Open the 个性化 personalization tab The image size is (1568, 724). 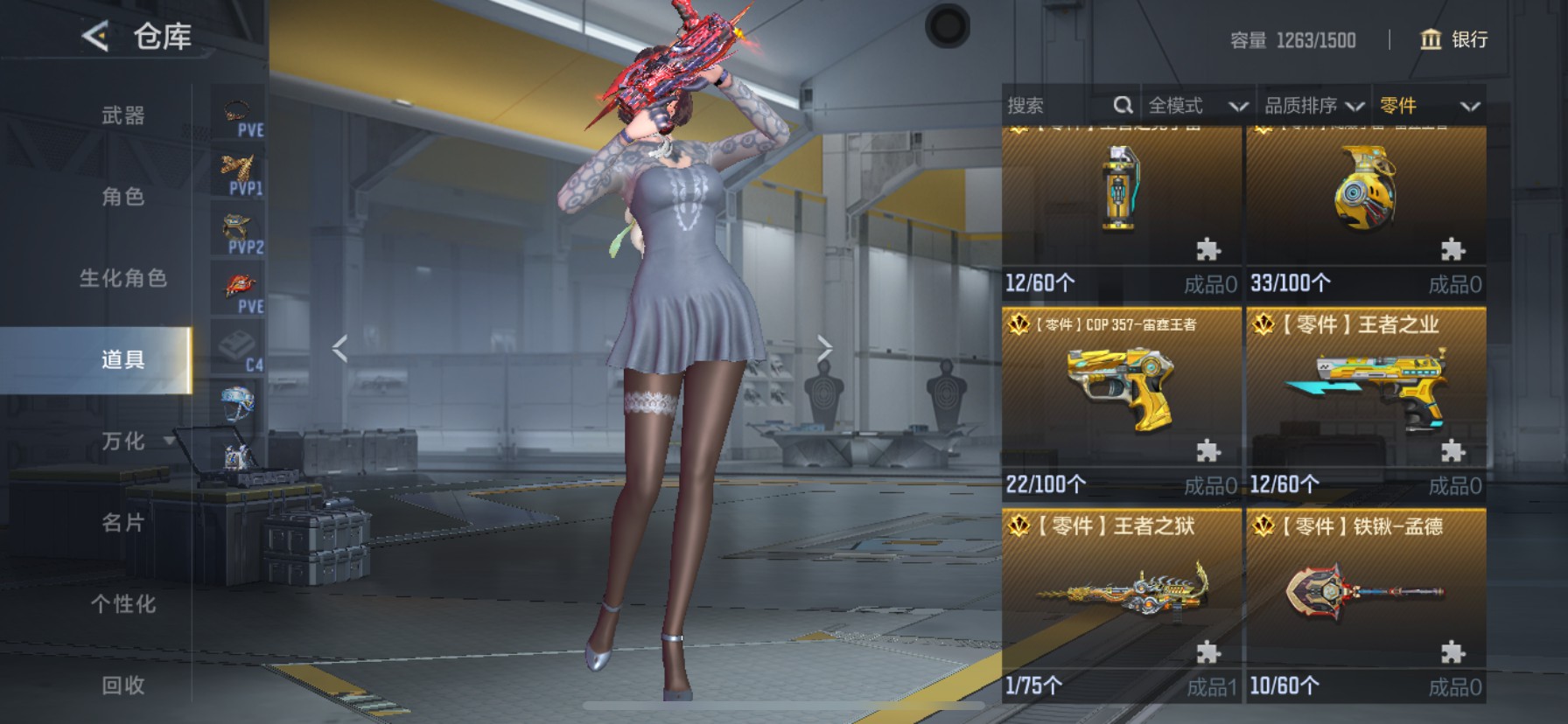click(x=123, y=603)
